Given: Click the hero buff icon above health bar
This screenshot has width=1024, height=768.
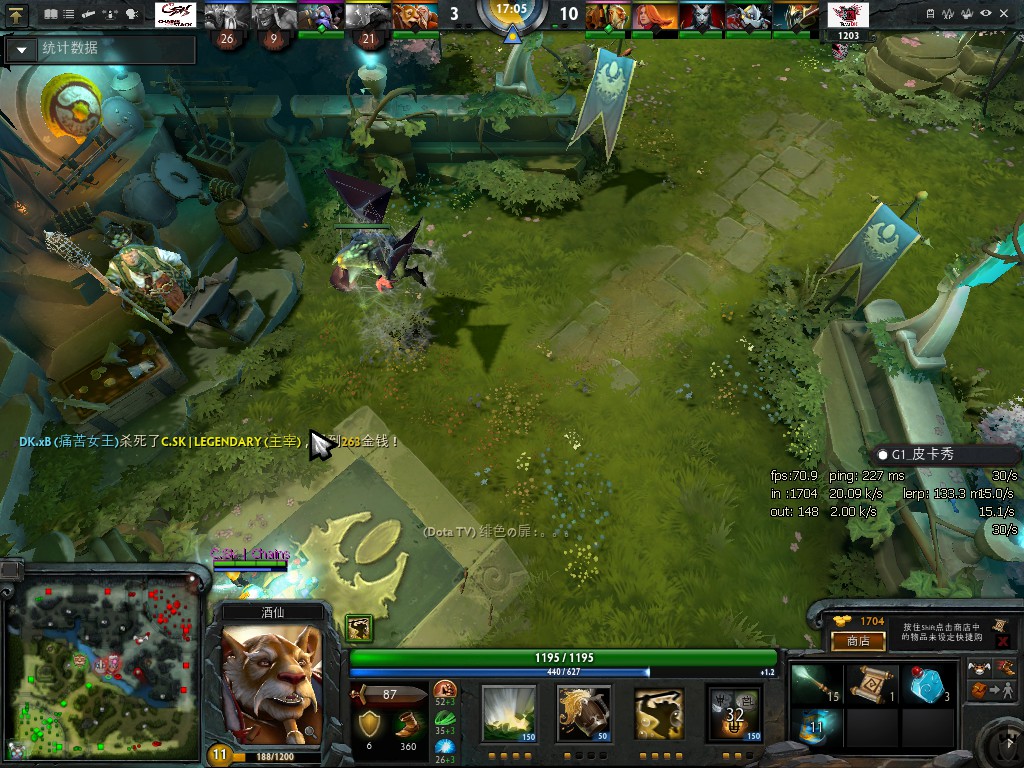Looking at the screenshot, I should click(359, 627).
